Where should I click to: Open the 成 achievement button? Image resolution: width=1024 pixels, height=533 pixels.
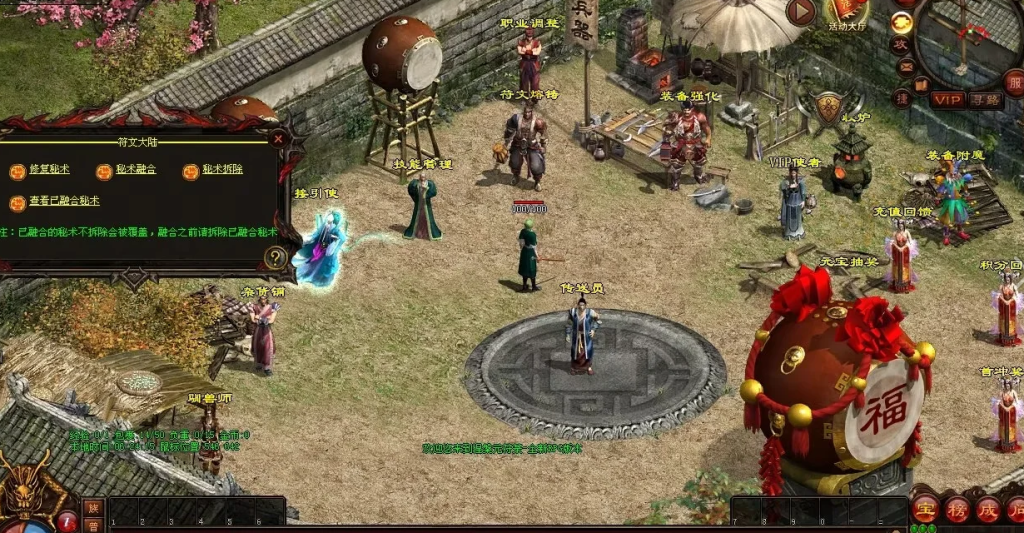coord(988,509)
